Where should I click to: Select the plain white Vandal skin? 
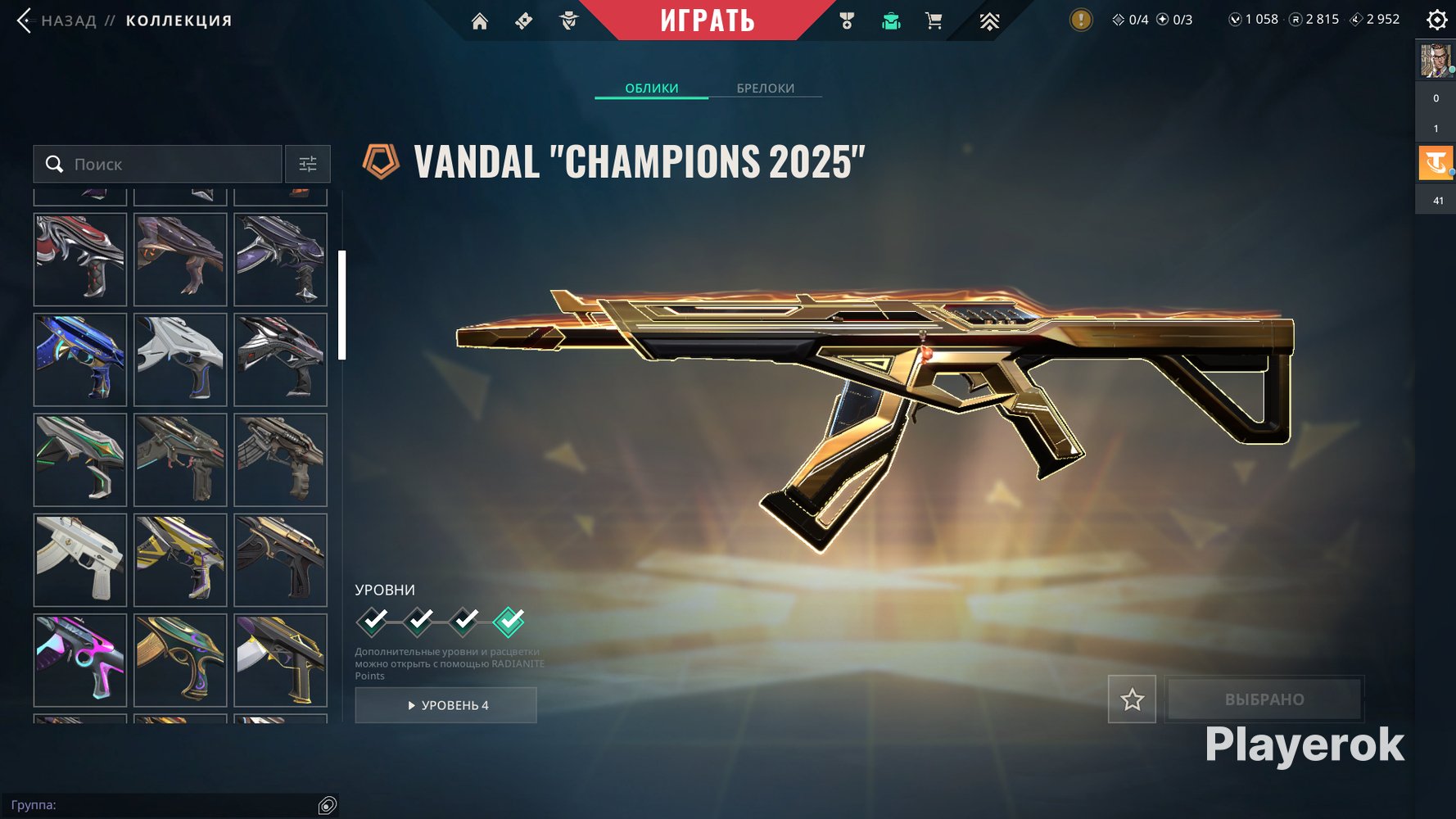pos(80,559)
